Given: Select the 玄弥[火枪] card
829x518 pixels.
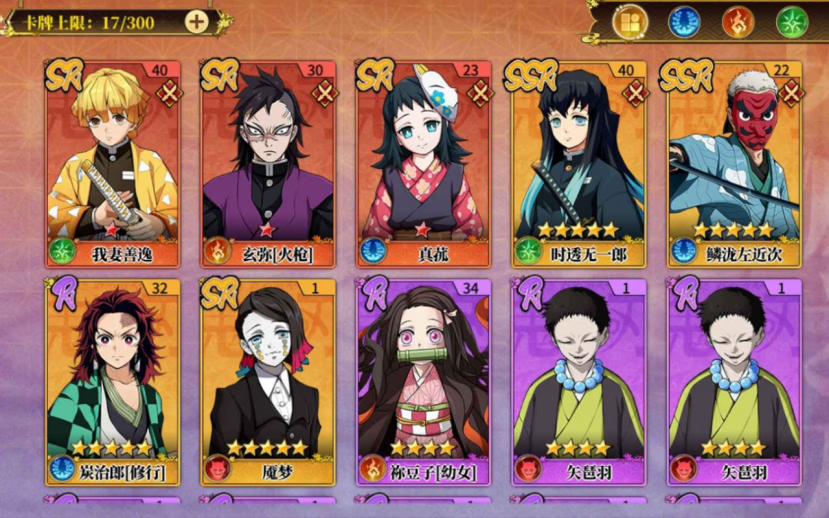Looking at the screenshot, I should (x=268, y=164).
